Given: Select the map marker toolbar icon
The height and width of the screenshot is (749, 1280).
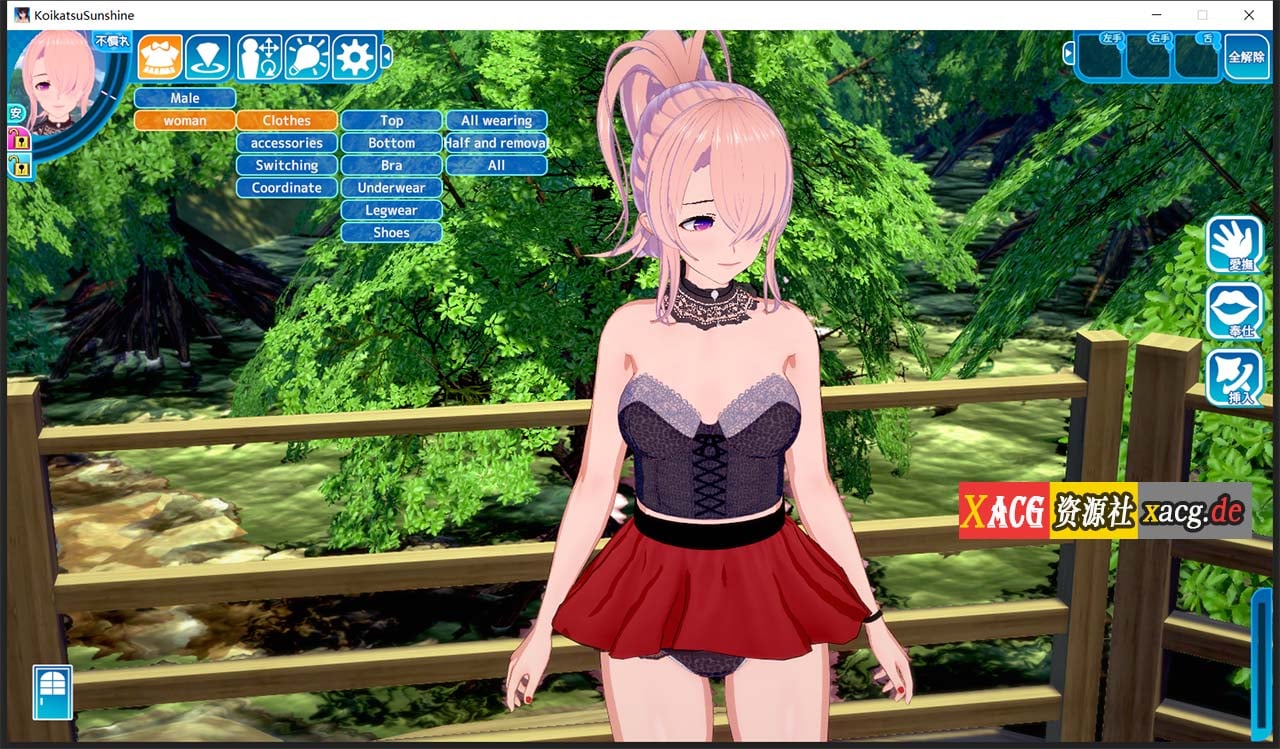Looking at the screenshot, I should coord(208,57).
